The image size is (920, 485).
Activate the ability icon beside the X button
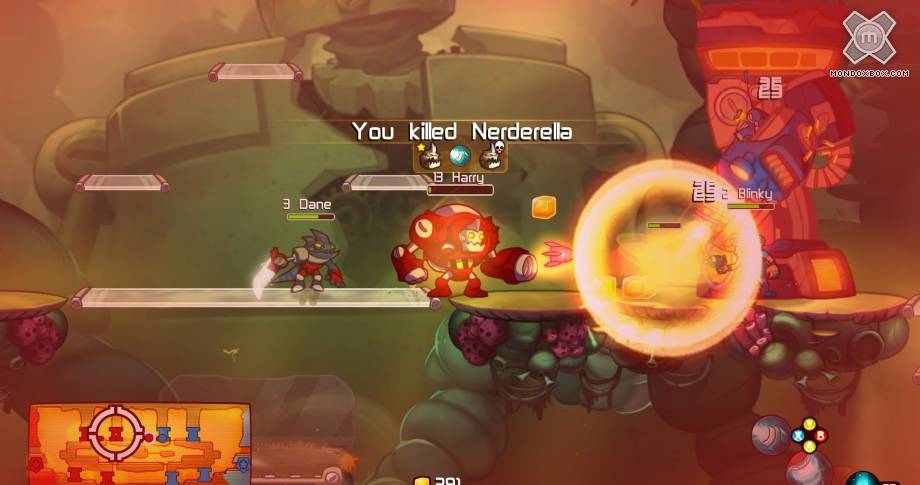pos(770,434)
